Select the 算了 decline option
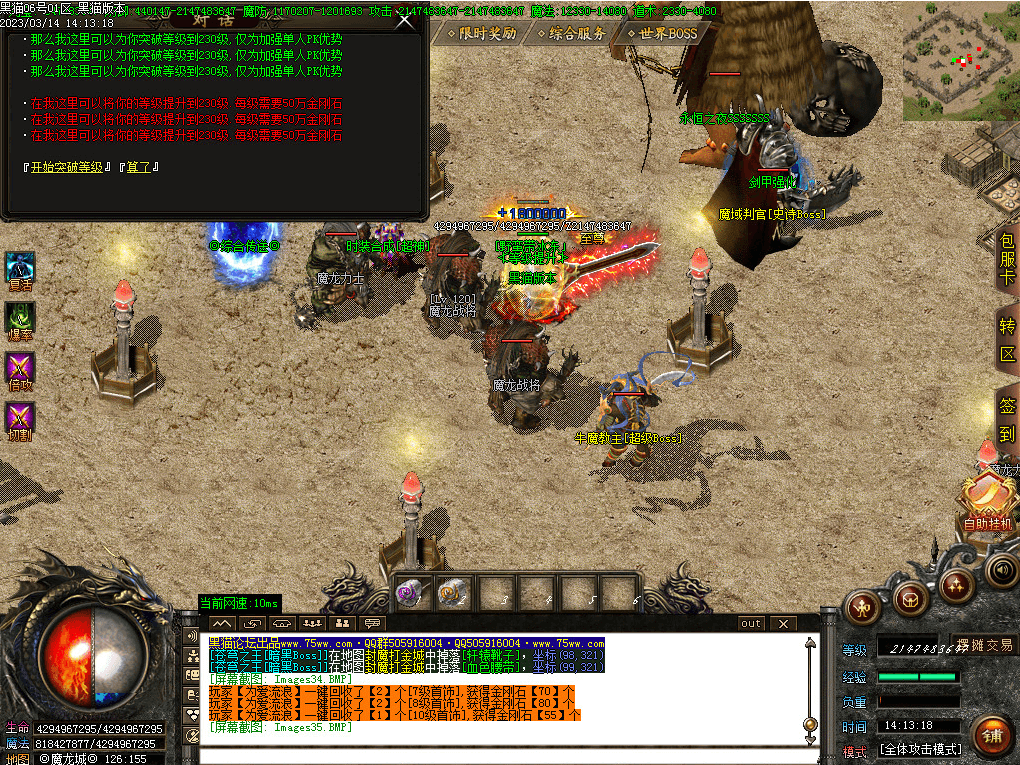Image resolution: width=1020 pixels, height=765 pixels. tap(138, 167)
